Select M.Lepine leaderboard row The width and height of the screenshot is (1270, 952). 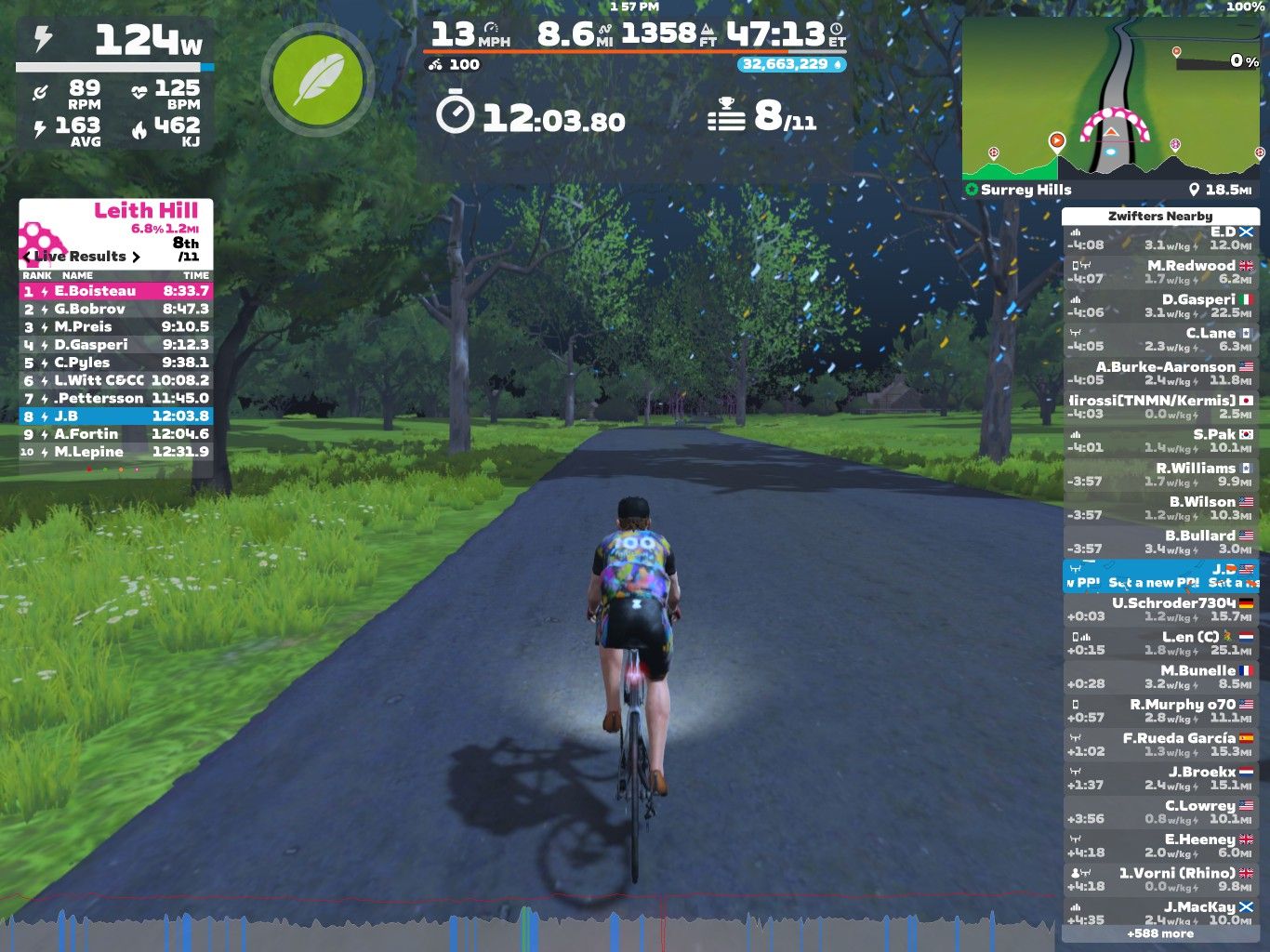pyautogui.click(x=116, y=452)
